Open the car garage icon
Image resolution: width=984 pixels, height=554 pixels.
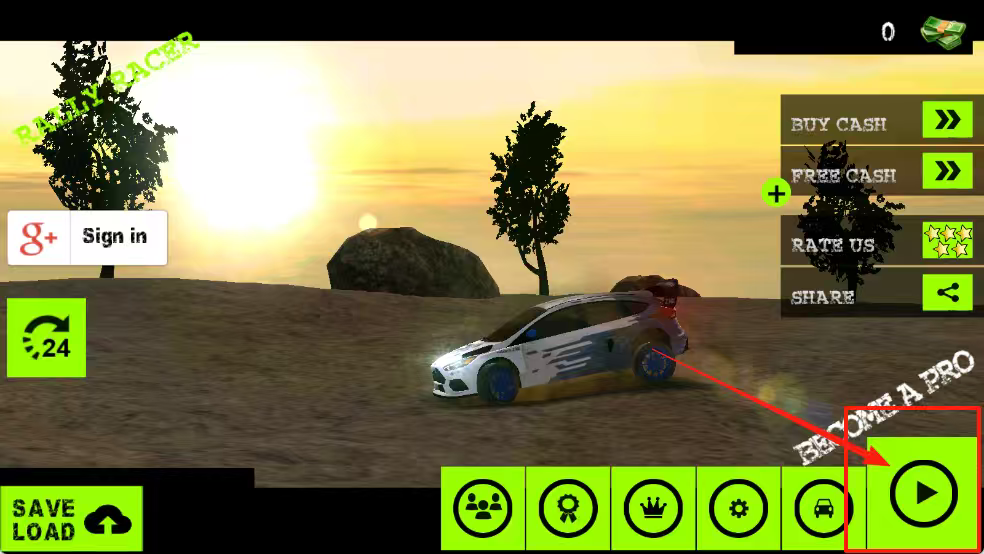coord(823,508)
